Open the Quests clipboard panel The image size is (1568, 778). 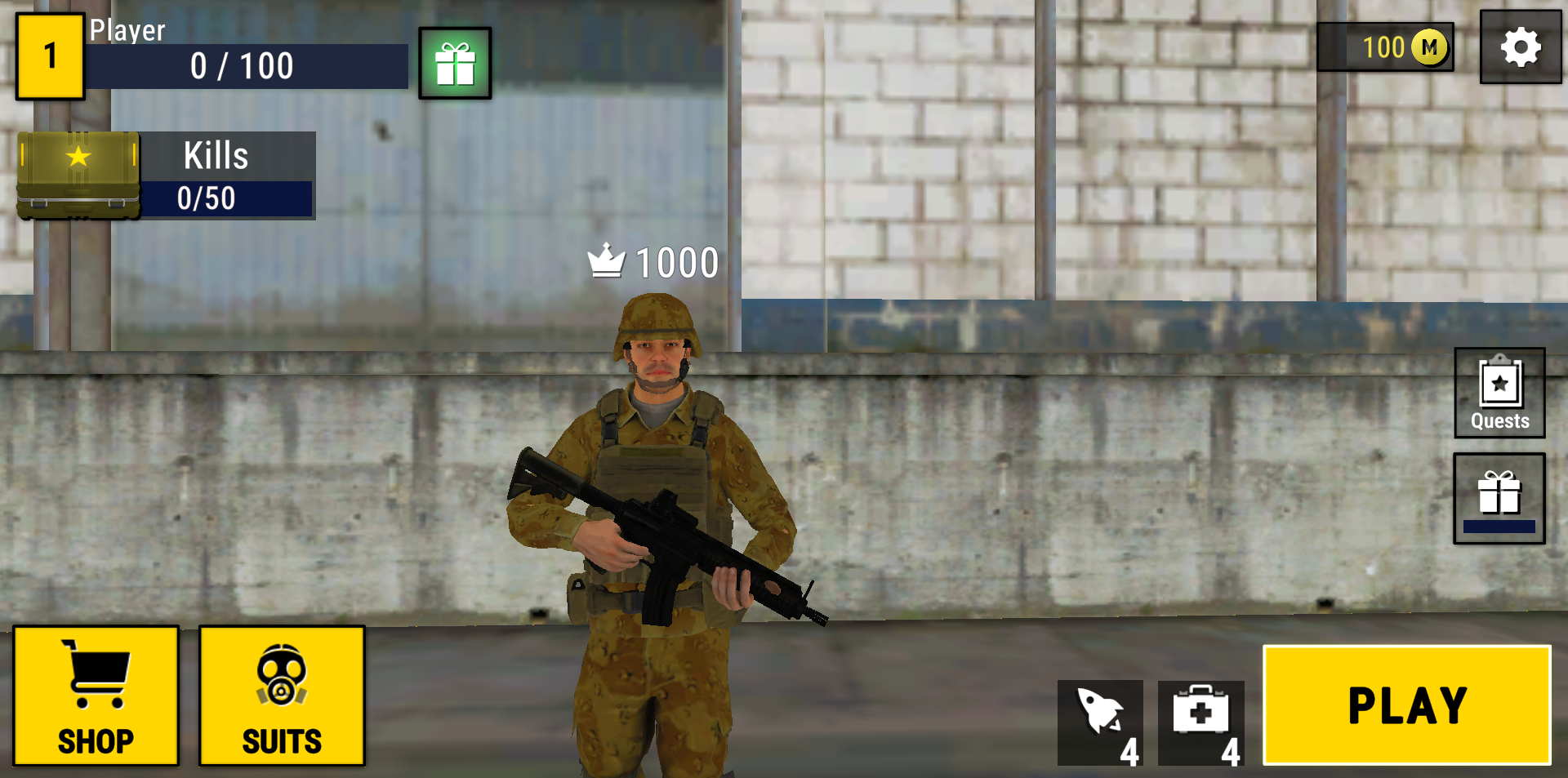click(x=1499, y=393)
